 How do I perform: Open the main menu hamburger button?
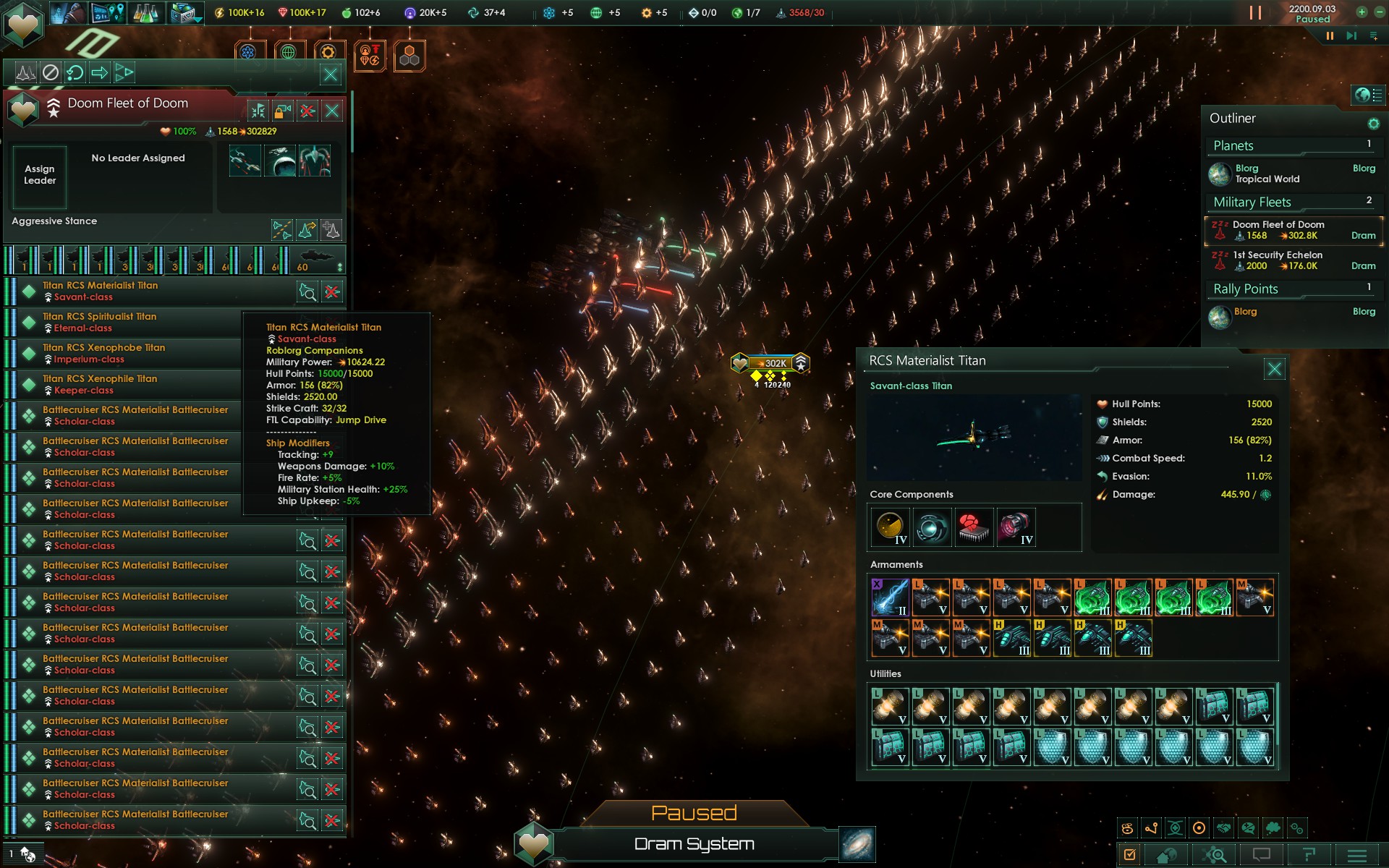click(x=1357, y=855)
